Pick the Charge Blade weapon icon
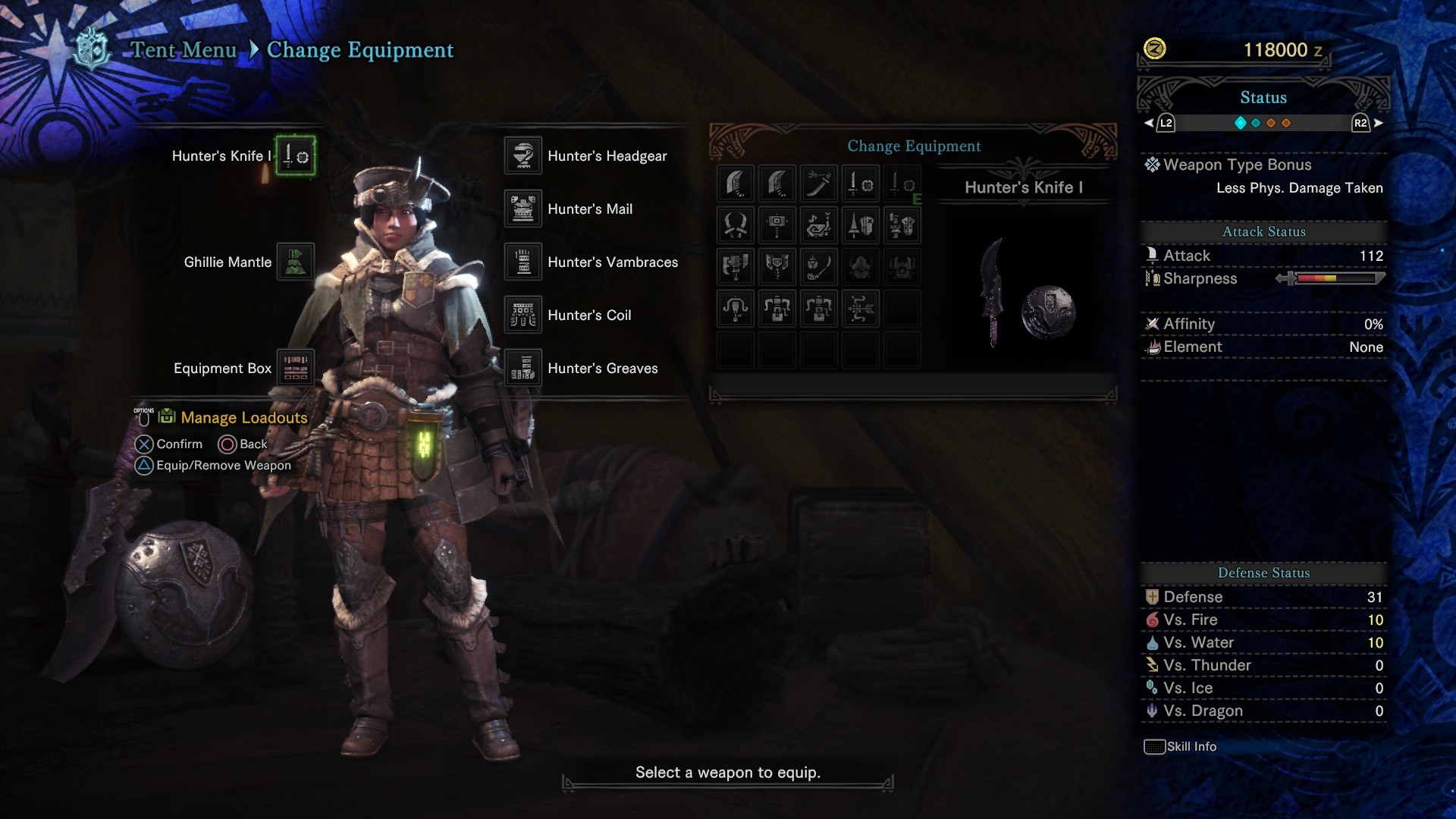The width and height of the screenshot is (1456, 819). pyautogui.click(x=776, y=267)
